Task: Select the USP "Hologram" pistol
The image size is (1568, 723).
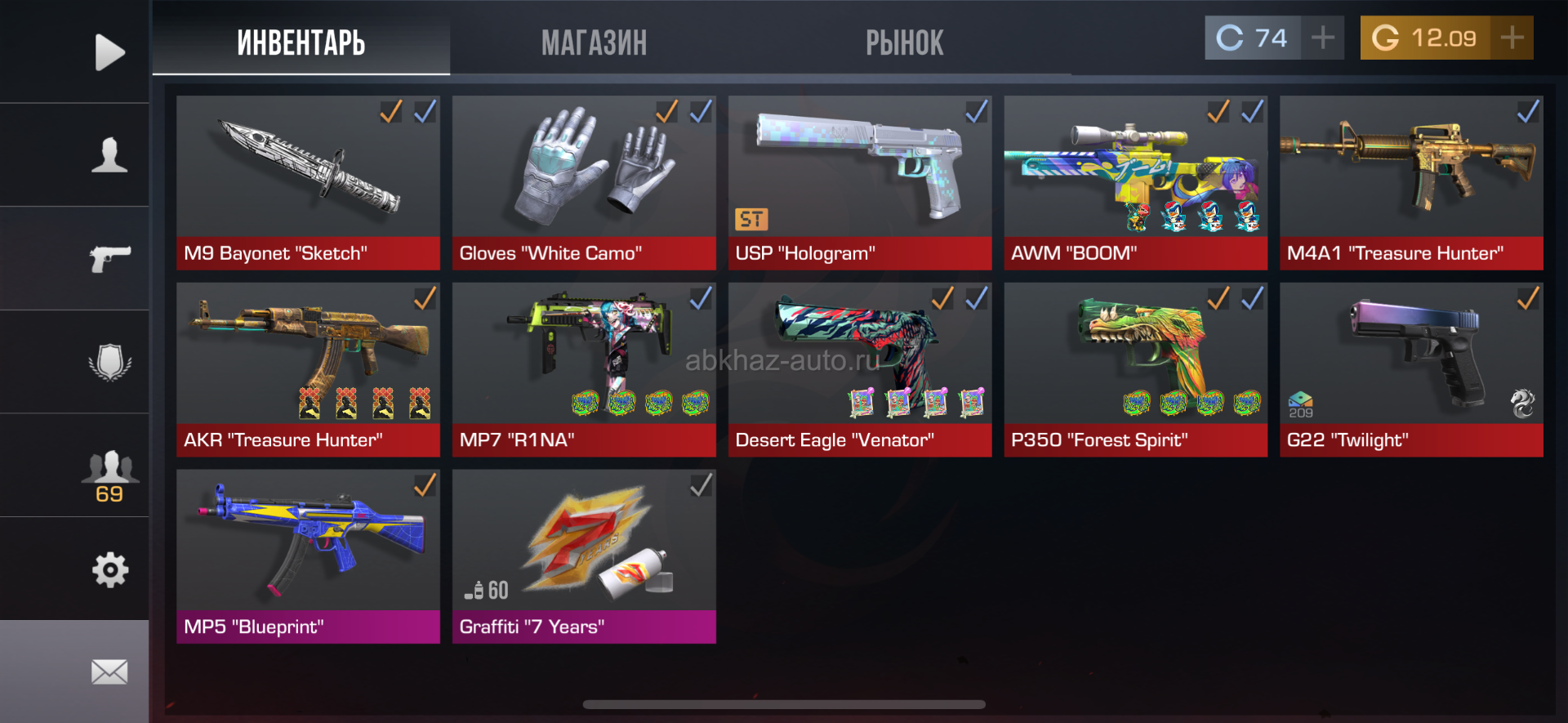Action: (859, 182)
